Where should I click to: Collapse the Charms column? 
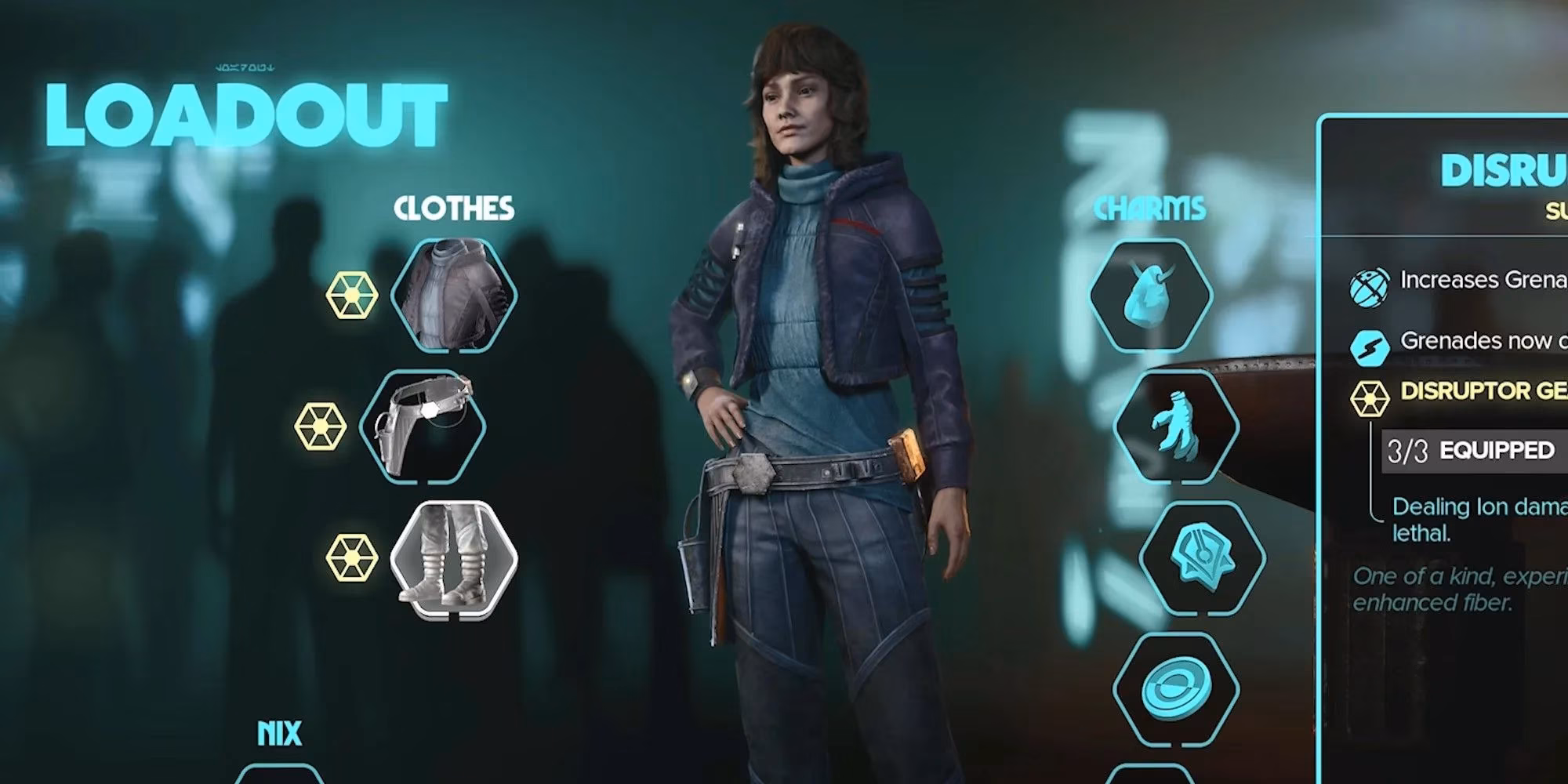coord(1150,209)
